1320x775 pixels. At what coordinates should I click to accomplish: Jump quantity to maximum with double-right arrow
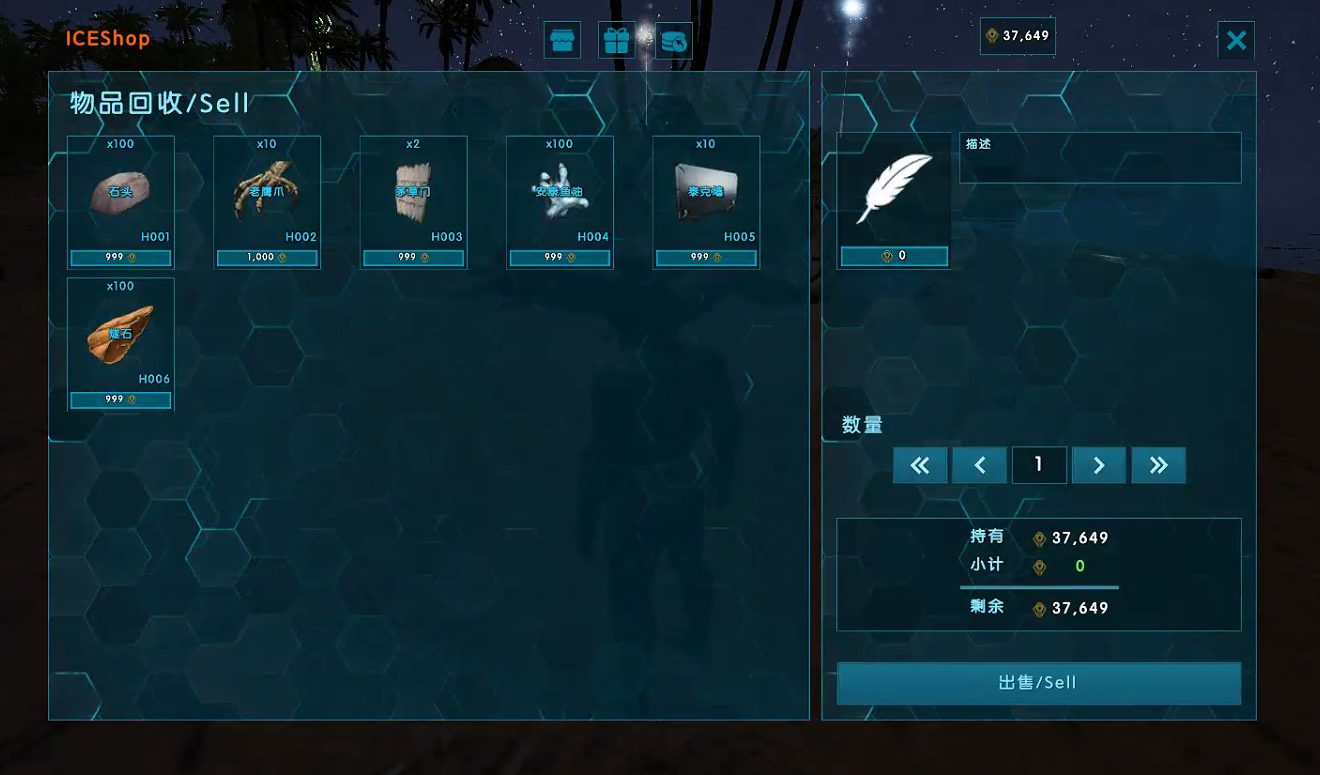[1158, 465]
